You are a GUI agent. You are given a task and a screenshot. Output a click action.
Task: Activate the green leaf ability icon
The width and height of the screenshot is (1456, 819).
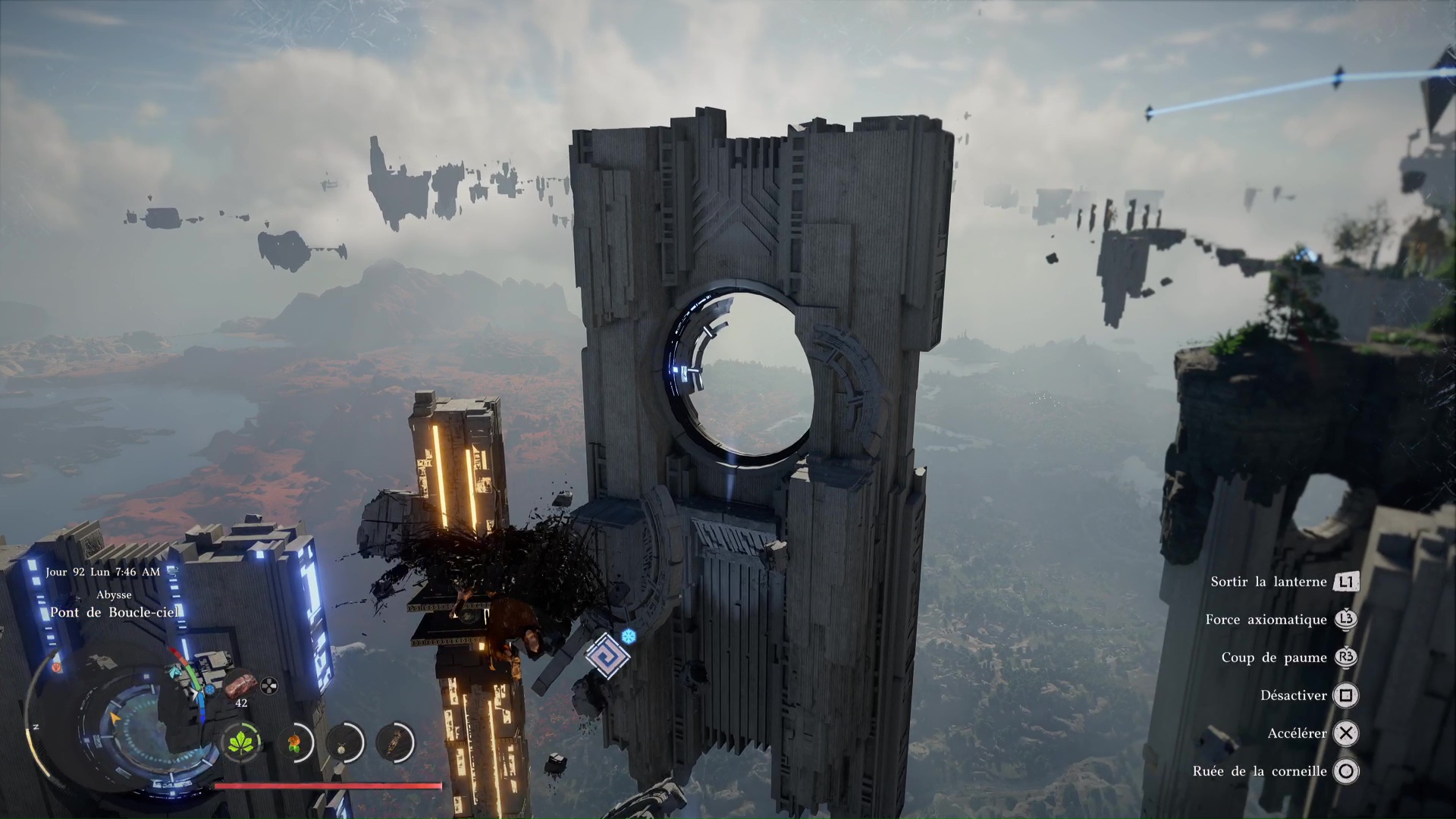(x=241, y=742)
